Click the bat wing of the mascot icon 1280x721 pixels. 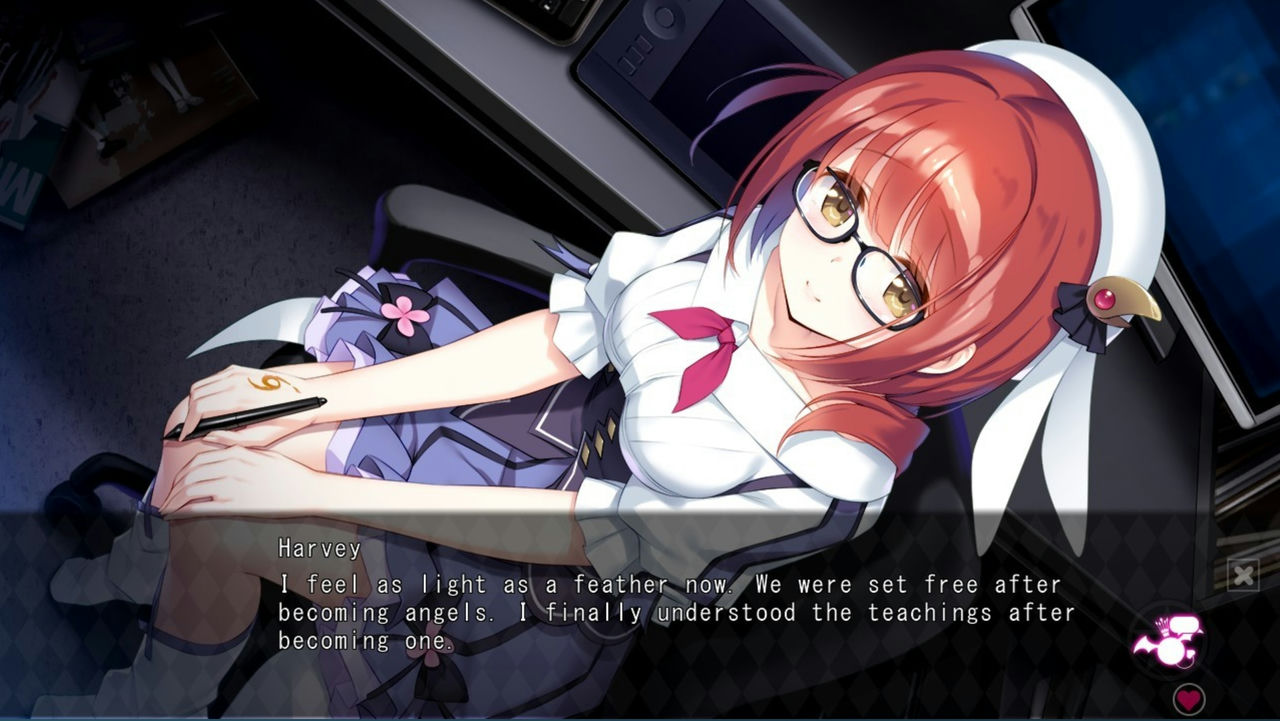point(1143,643)
